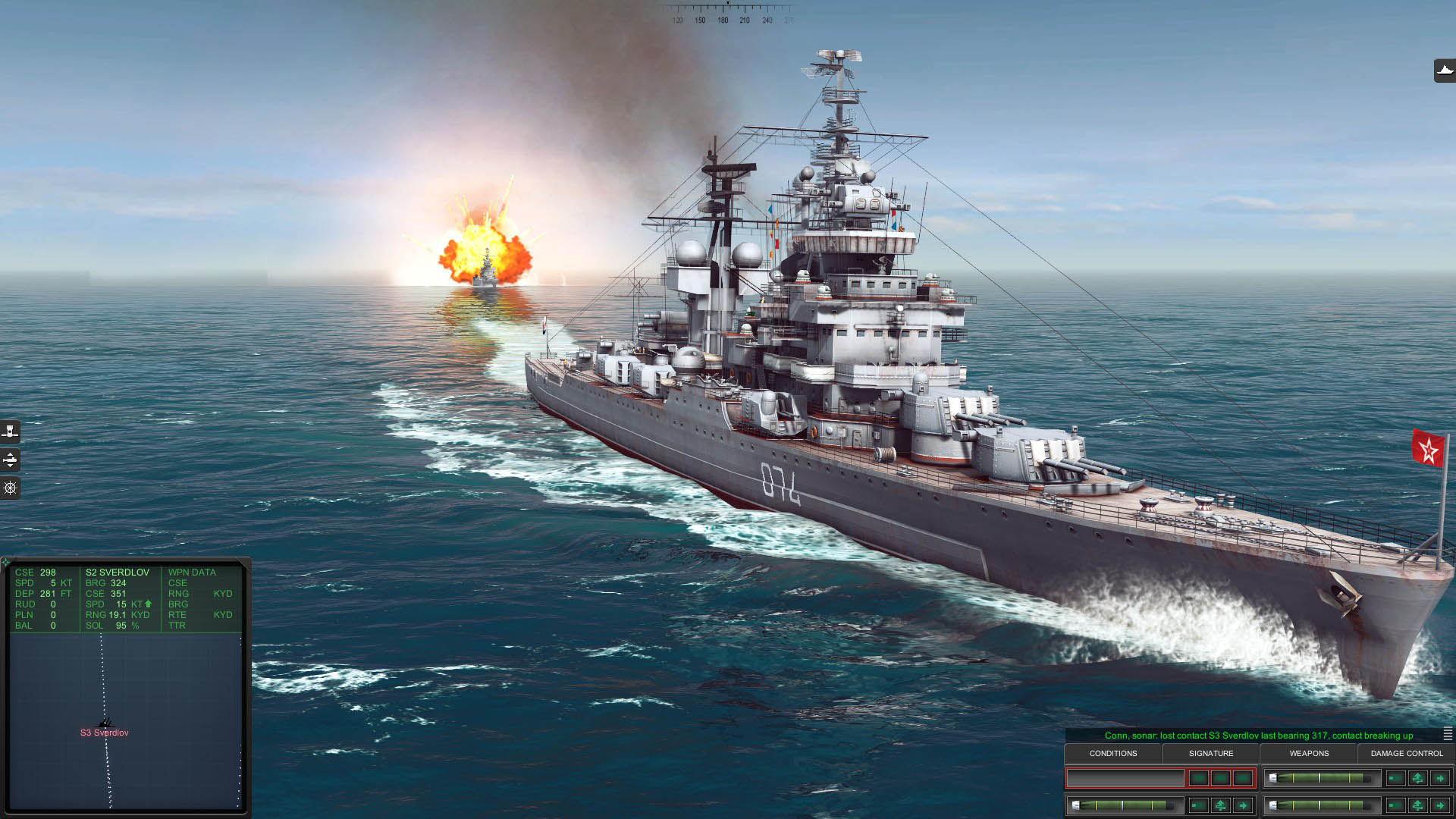Open the DAMAGE CONTROL tab
The height and width of the screenshot is (819, 1456).
(x=1407, y=753)
